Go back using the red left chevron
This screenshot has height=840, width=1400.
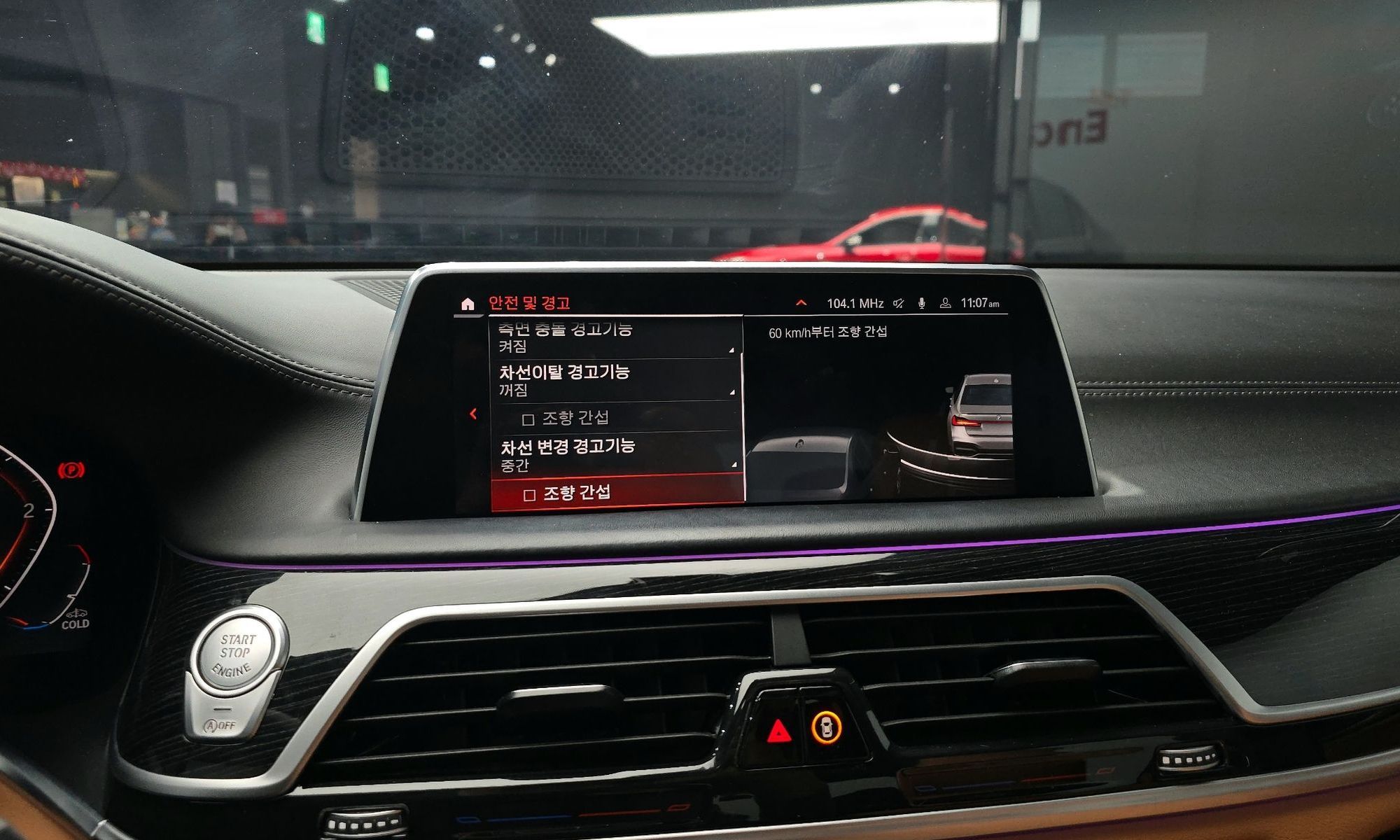tap(474, 414)
